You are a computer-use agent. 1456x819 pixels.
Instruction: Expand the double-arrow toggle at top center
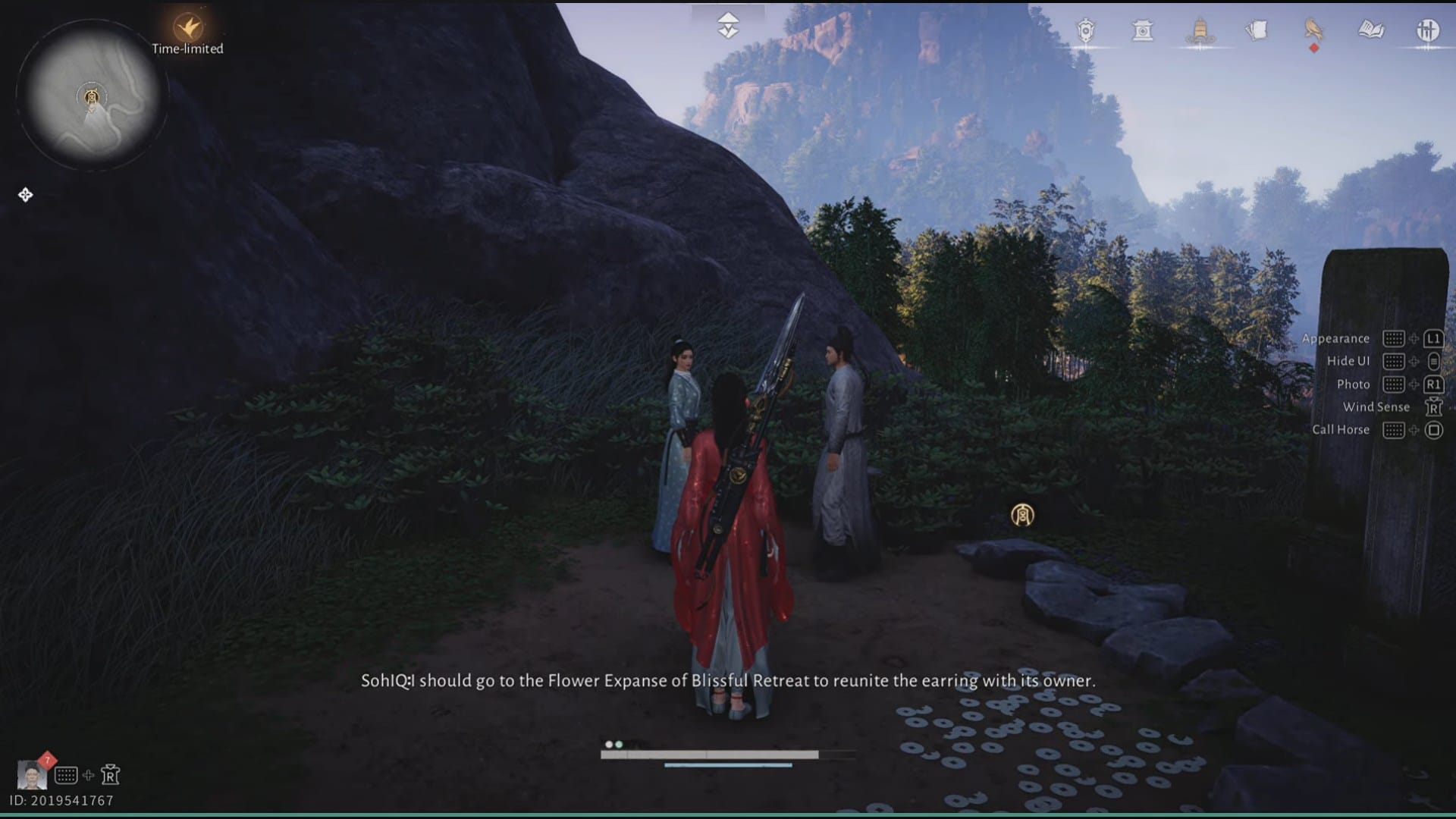(x=728, y=25)
